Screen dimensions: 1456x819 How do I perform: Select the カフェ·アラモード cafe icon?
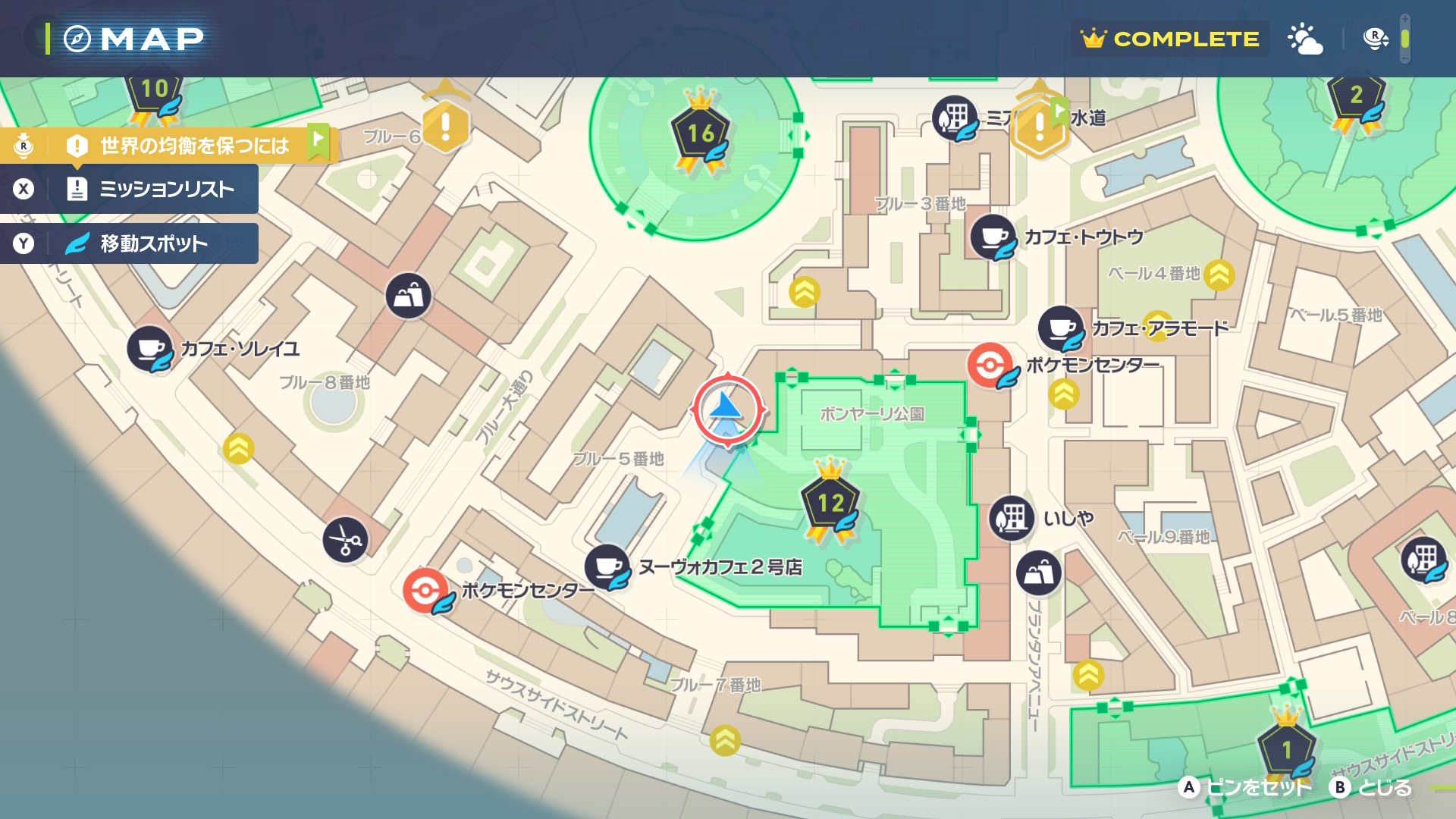(x=1060, y=328)
